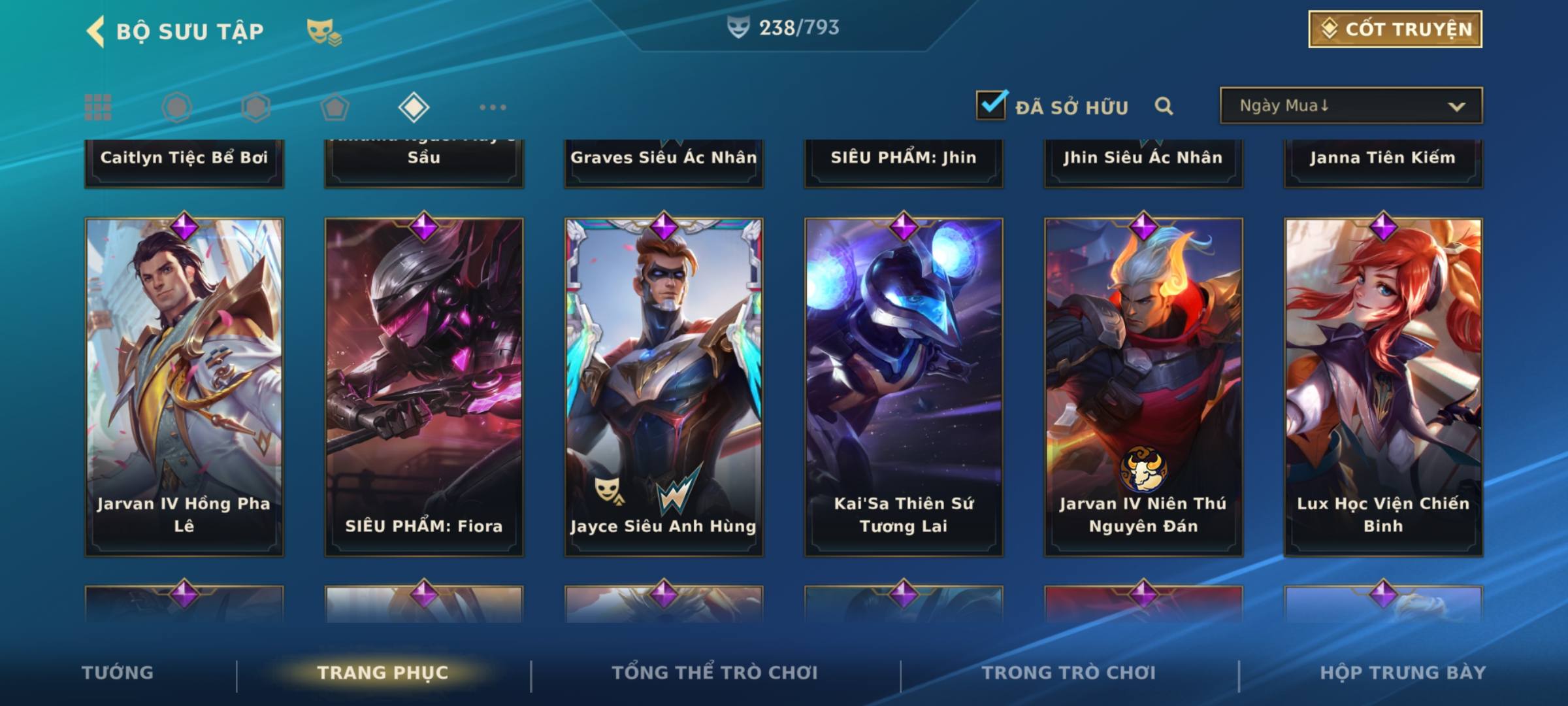Open Jayce Siêu Anh Hùng skin card

tap(664, 387)
